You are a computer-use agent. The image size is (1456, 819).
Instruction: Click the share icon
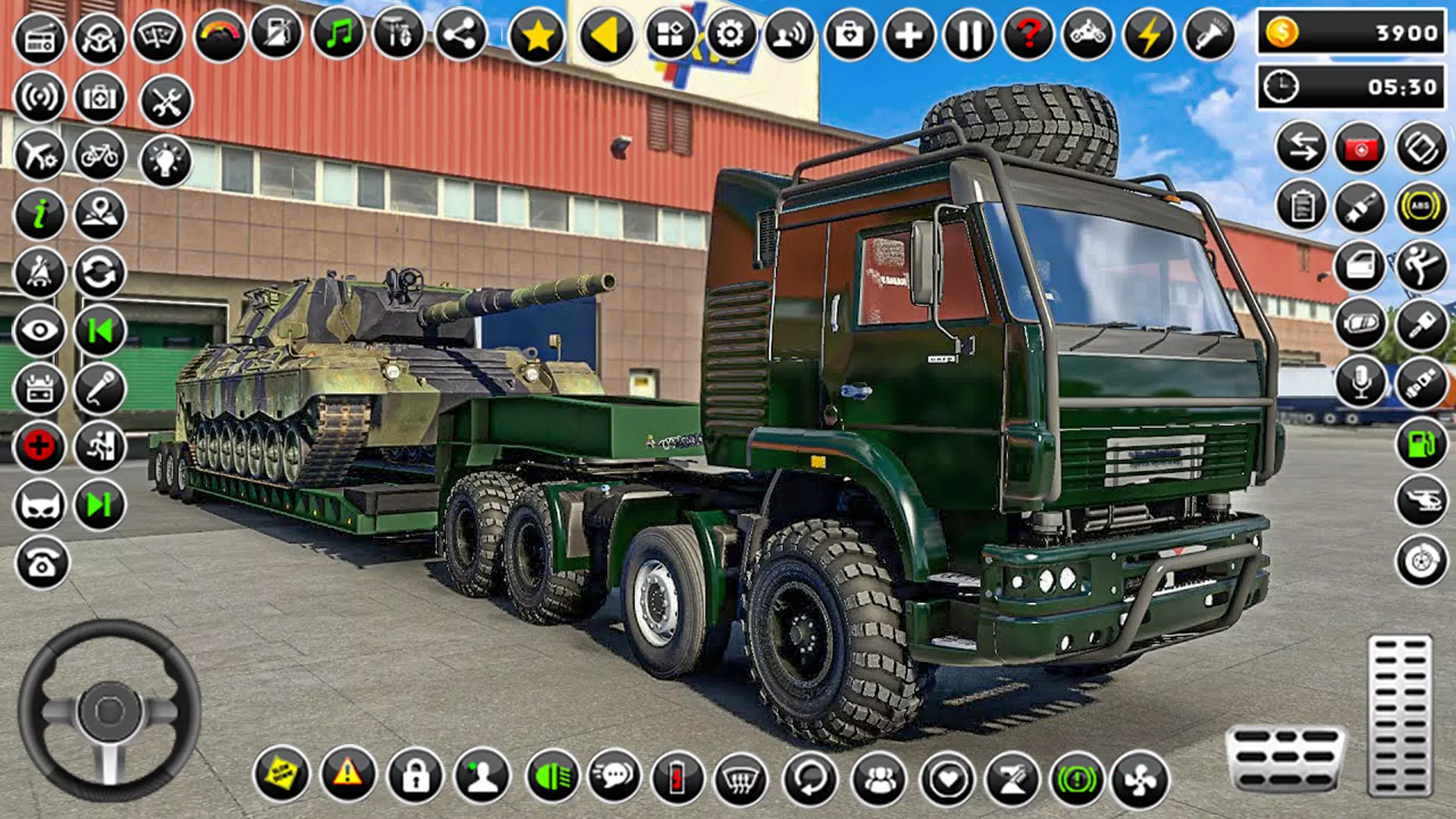460,35
